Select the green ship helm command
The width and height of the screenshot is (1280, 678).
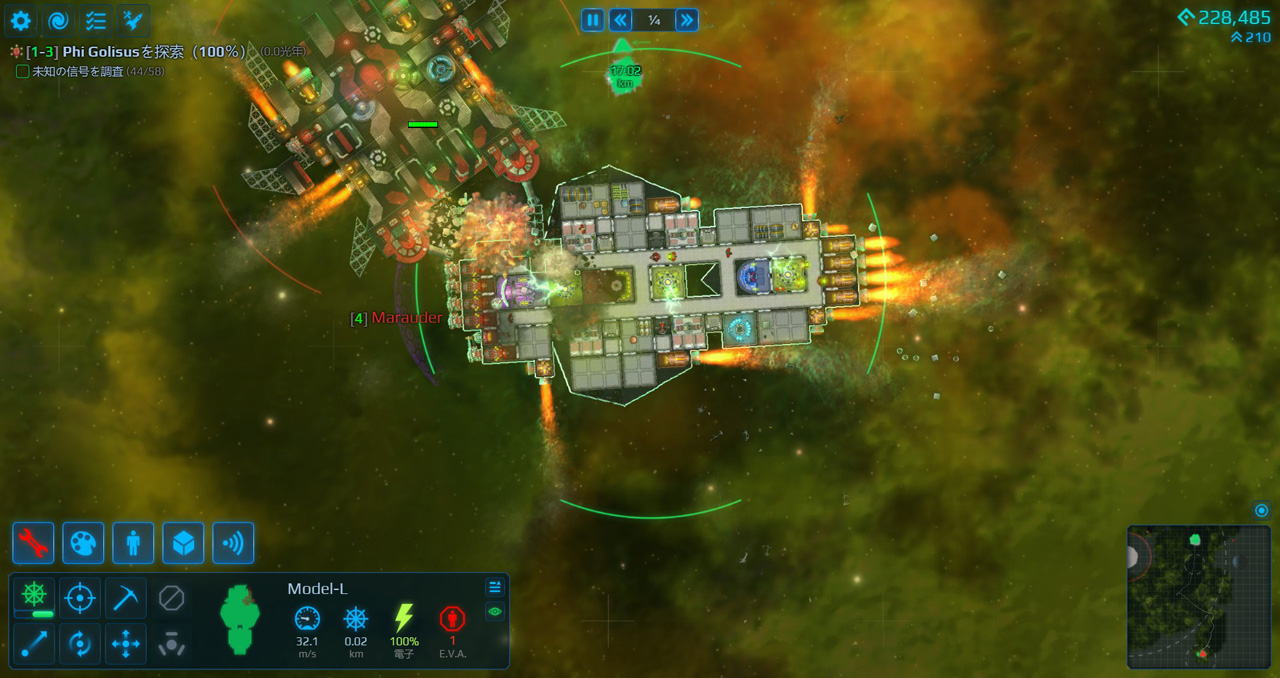34,598
